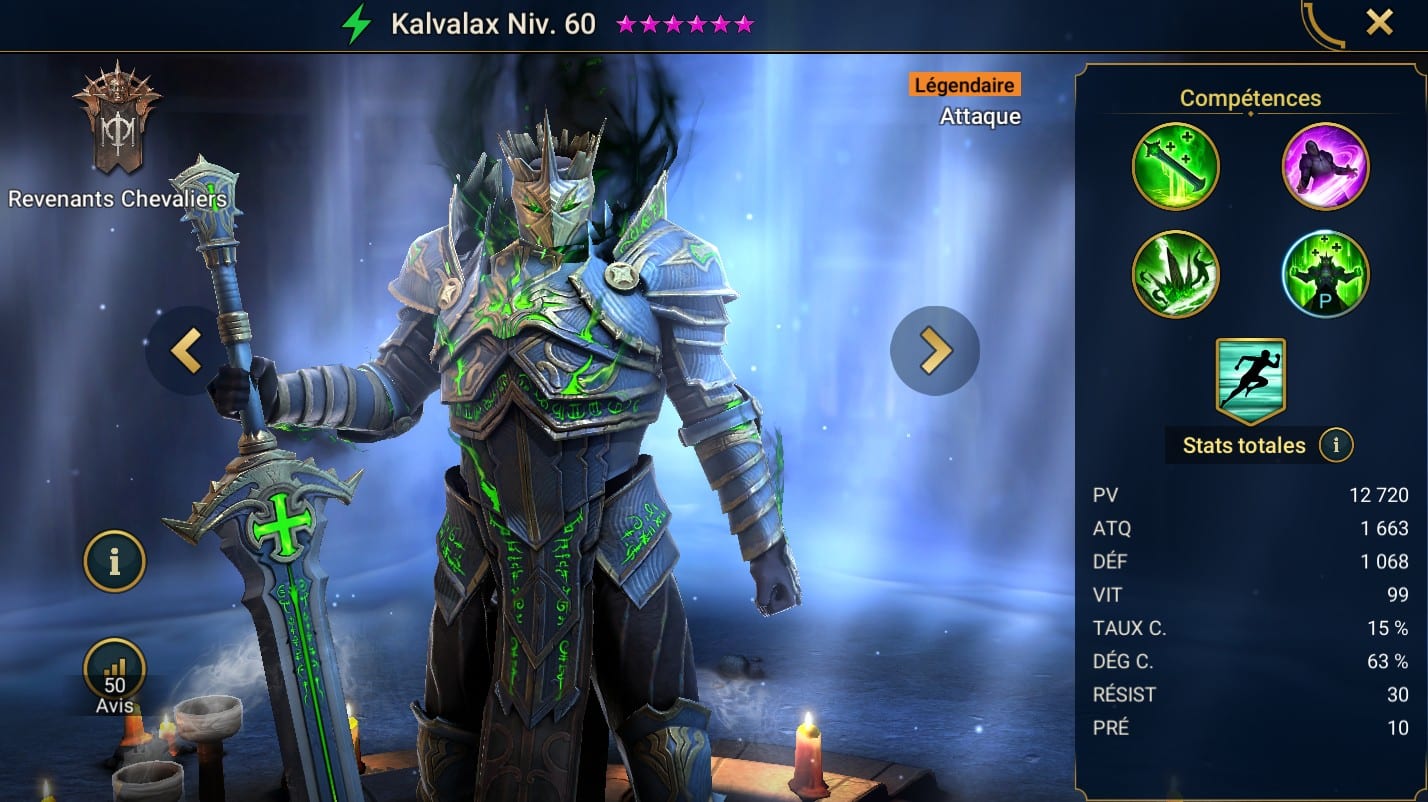The height and width of the screenshot is (802, 1428).
Task: Show the previous champion with the left arrow
Action: pos(187,350)
